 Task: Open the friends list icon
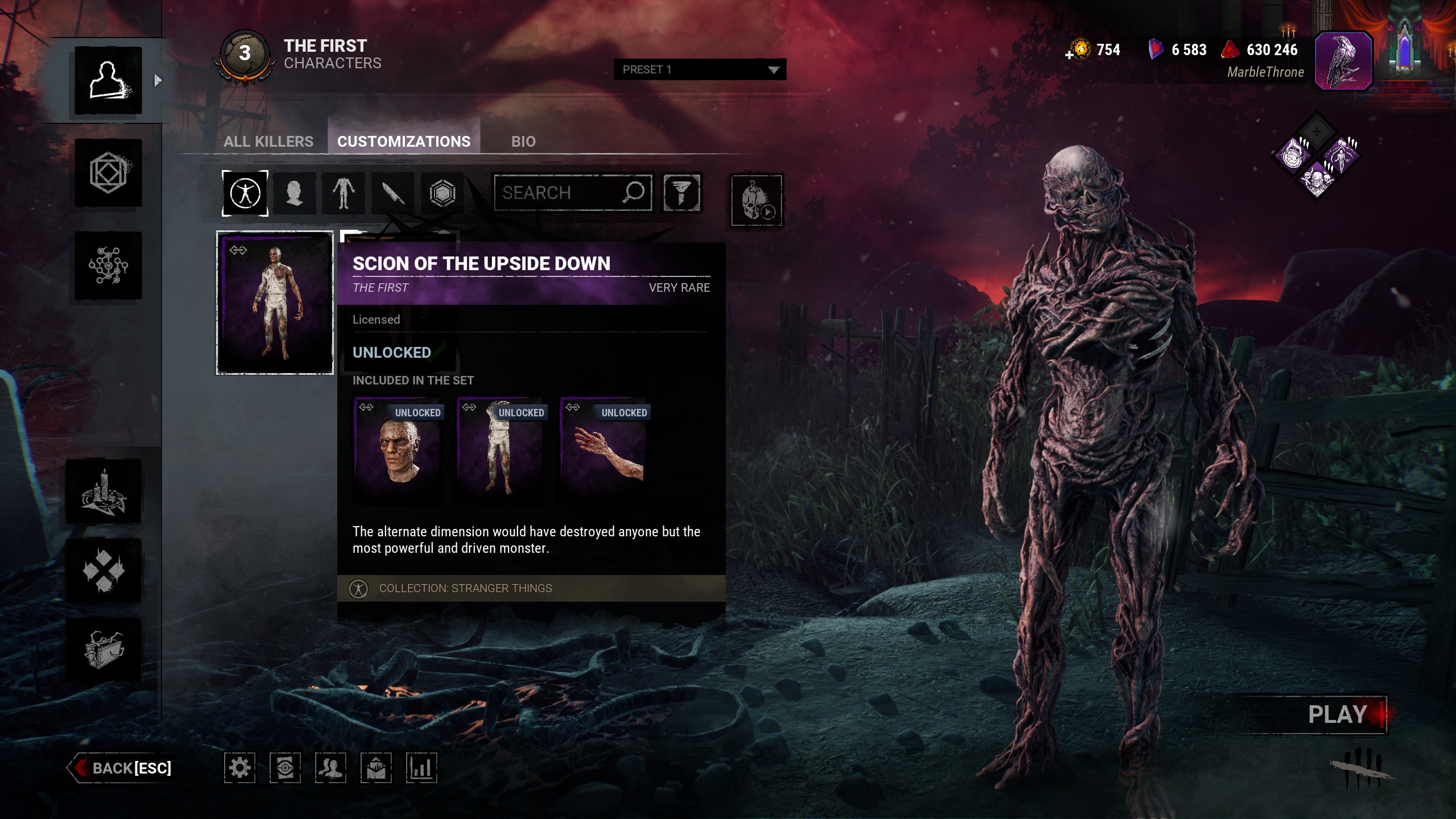click(330, 768)
